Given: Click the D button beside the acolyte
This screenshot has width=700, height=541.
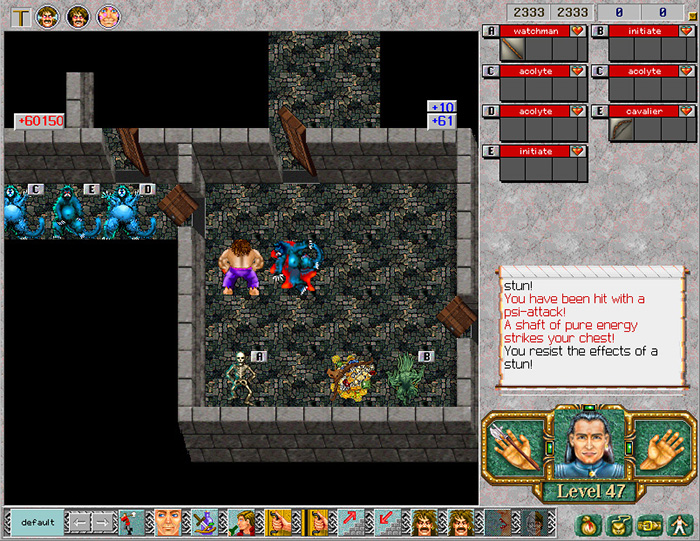Looking at the screenshot, I should (x=490, y=111).
